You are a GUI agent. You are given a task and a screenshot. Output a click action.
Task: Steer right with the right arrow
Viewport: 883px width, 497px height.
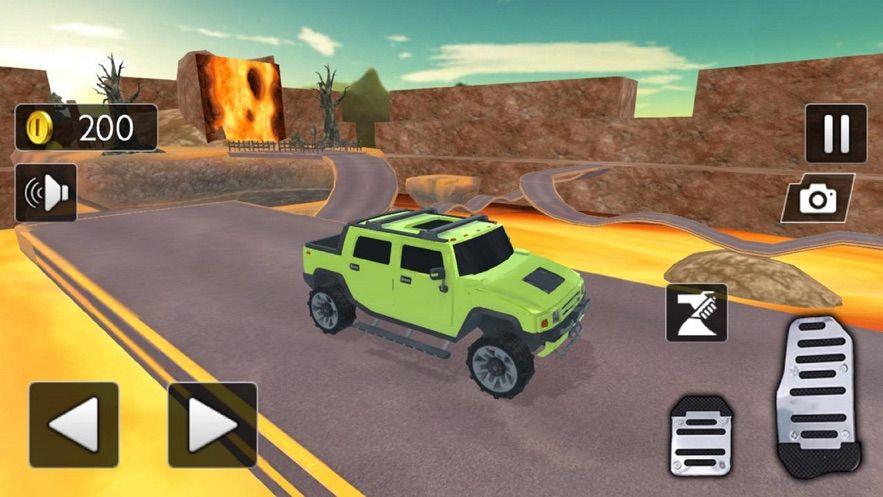point(212,425)
